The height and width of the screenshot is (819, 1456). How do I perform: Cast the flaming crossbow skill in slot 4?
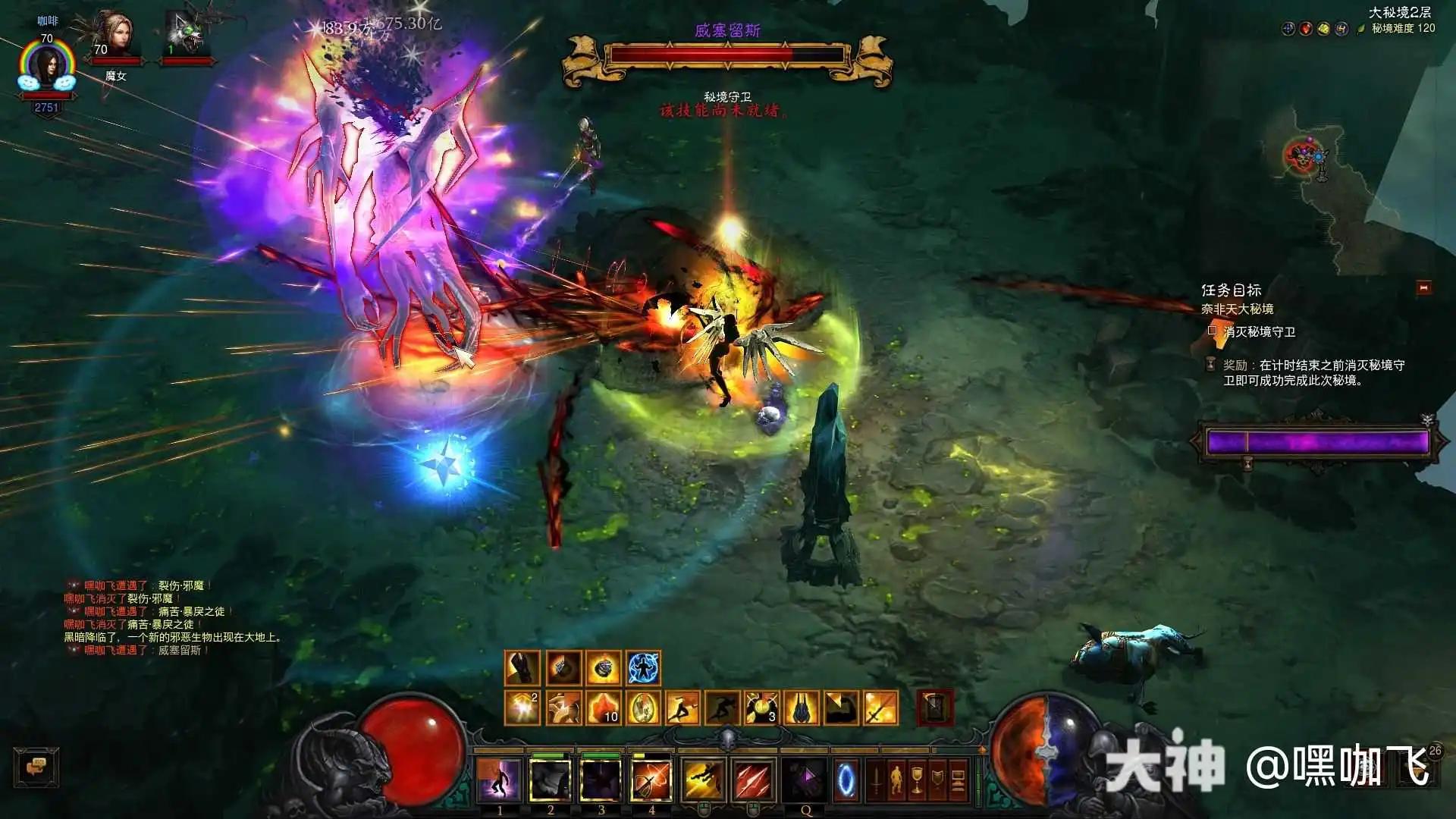coord(651,780)
